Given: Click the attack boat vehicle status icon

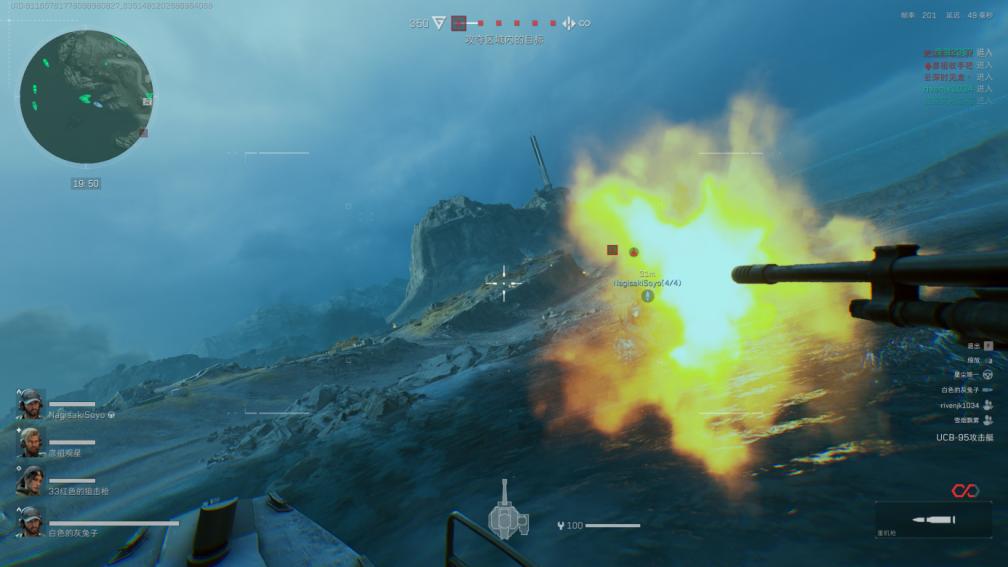Looking at the screenshot, I should pos(508,509).
